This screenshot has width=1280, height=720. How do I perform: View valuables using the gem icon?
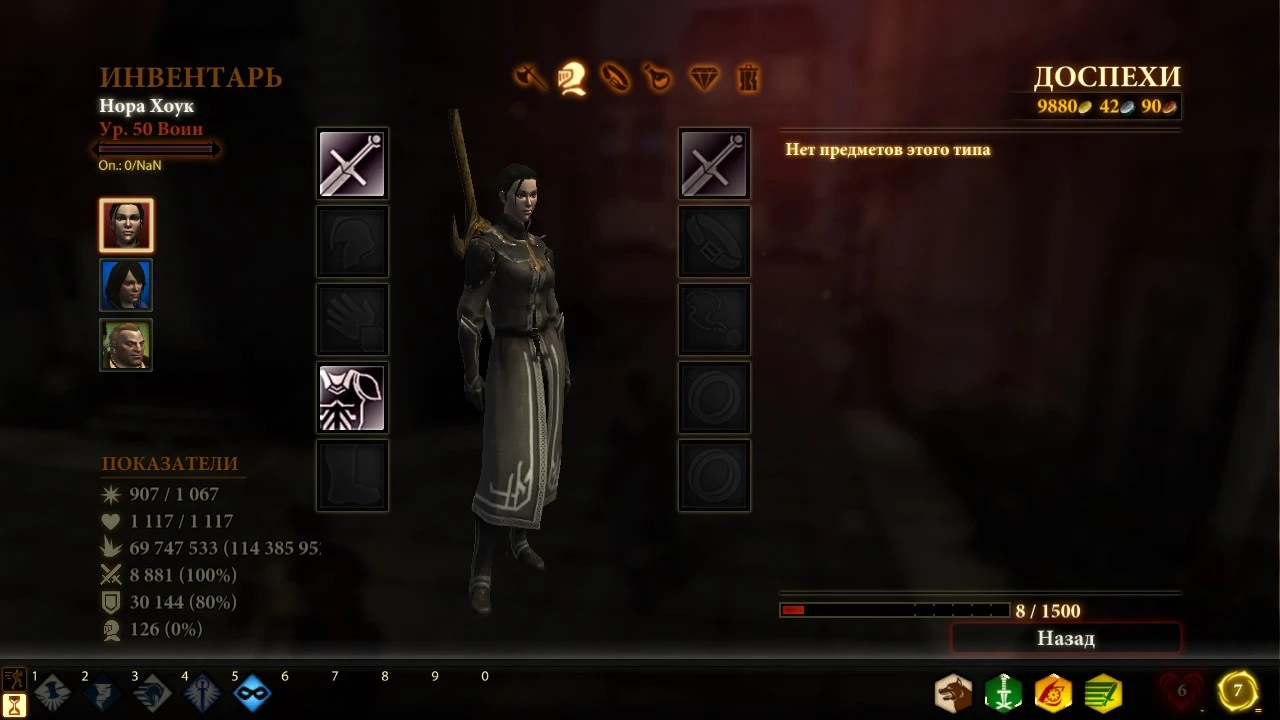[704, 78]
